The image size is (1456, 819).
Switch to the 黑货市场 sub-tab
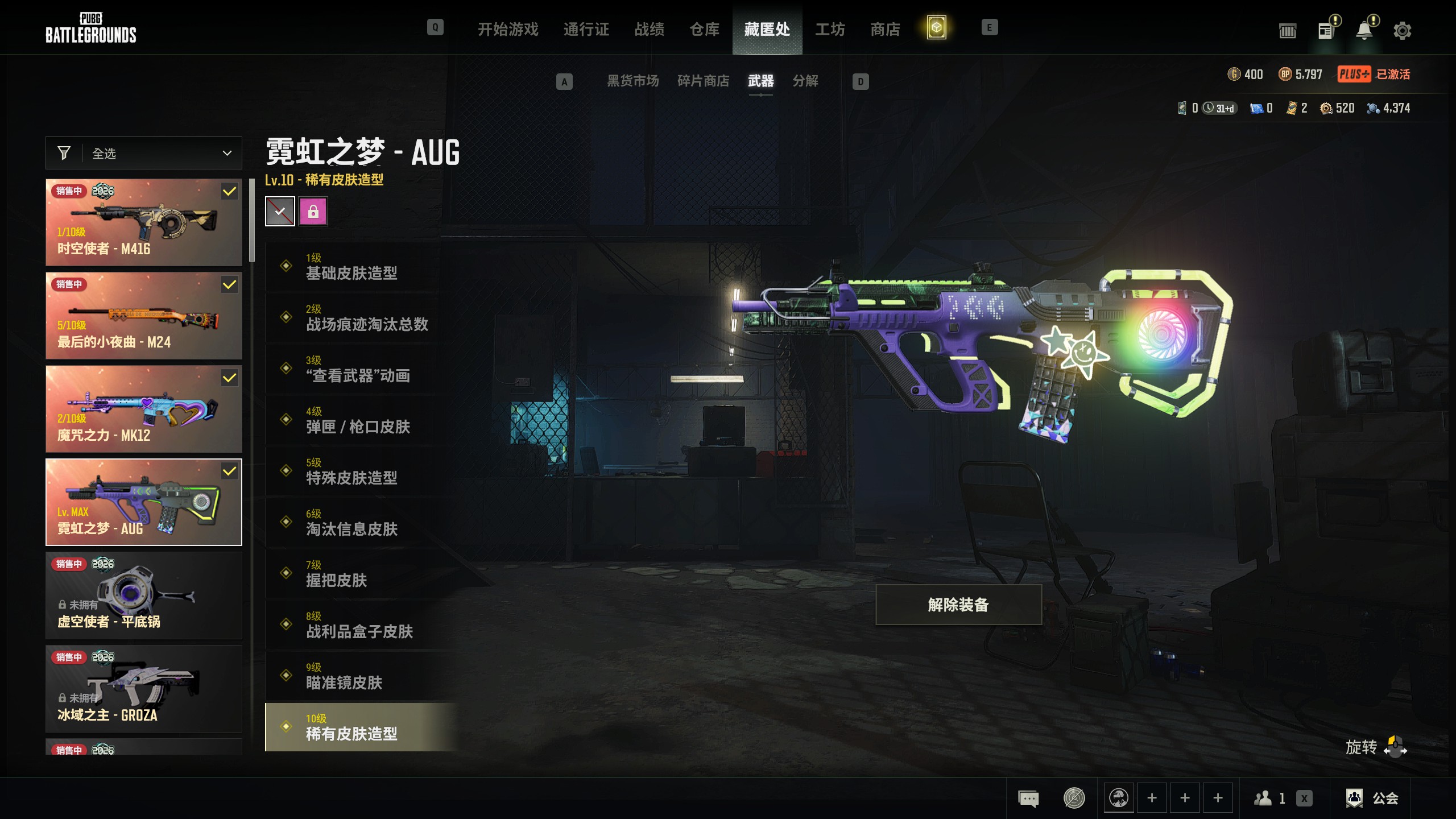[632, 81]
